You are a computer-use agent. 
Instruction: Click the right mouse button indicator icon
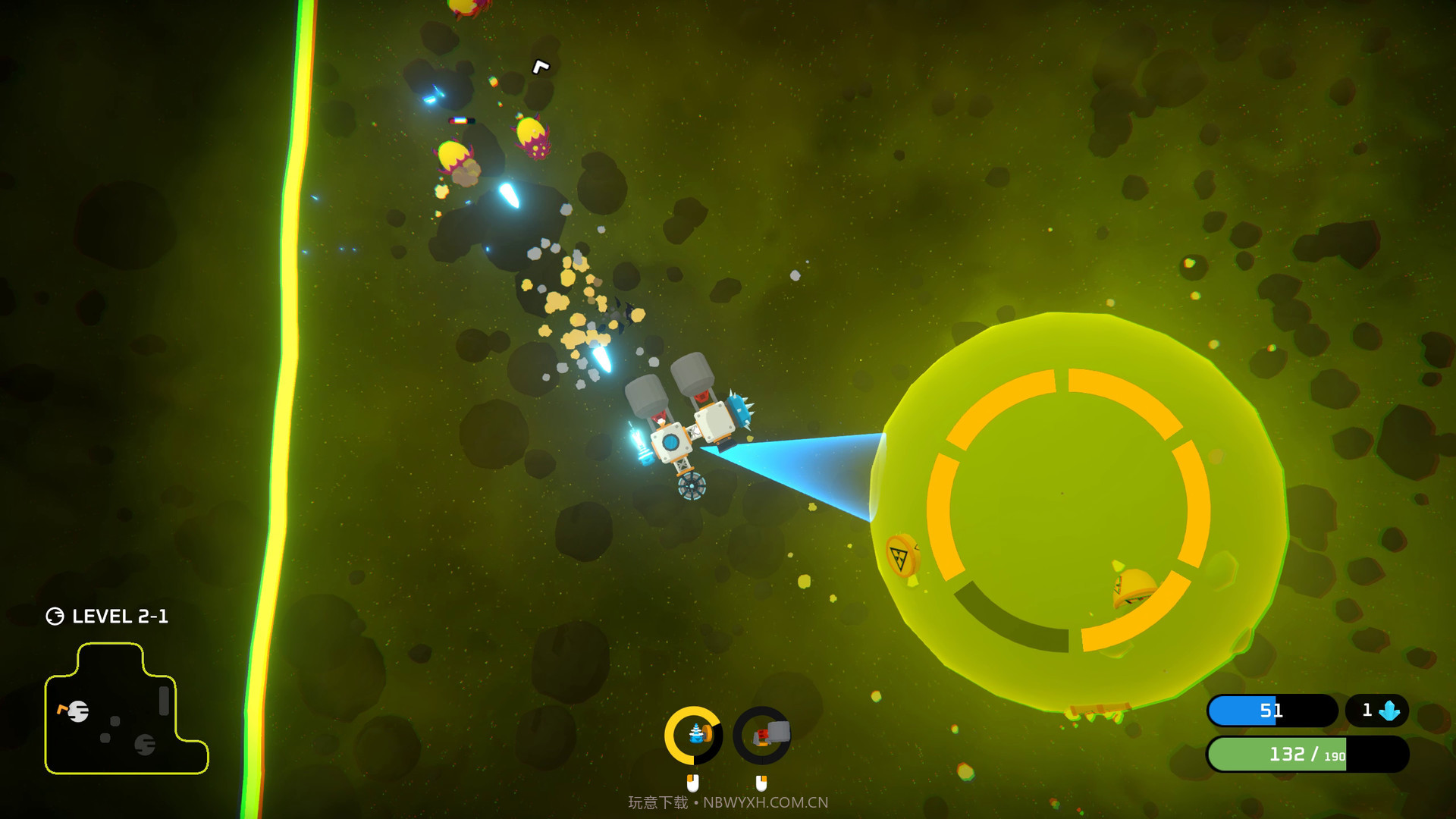761,782
